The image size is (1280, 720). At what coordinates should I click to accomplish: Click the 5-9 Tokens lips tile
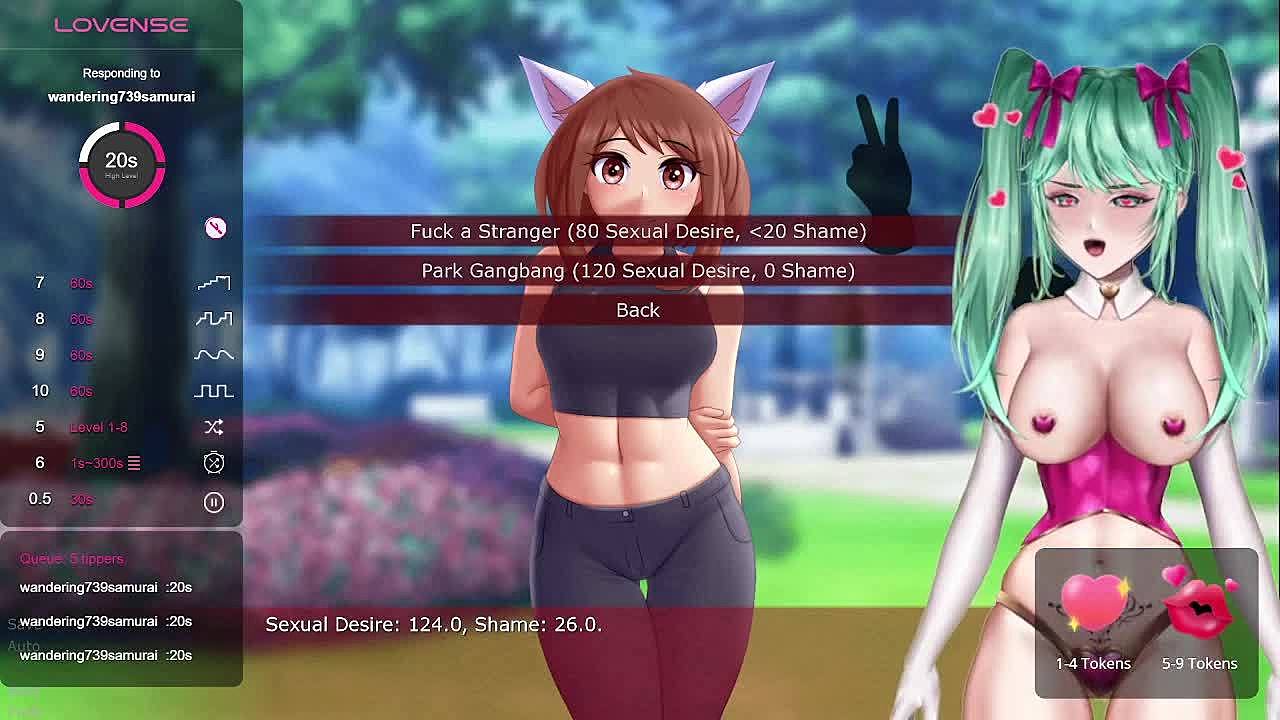tap(1199, 620)
